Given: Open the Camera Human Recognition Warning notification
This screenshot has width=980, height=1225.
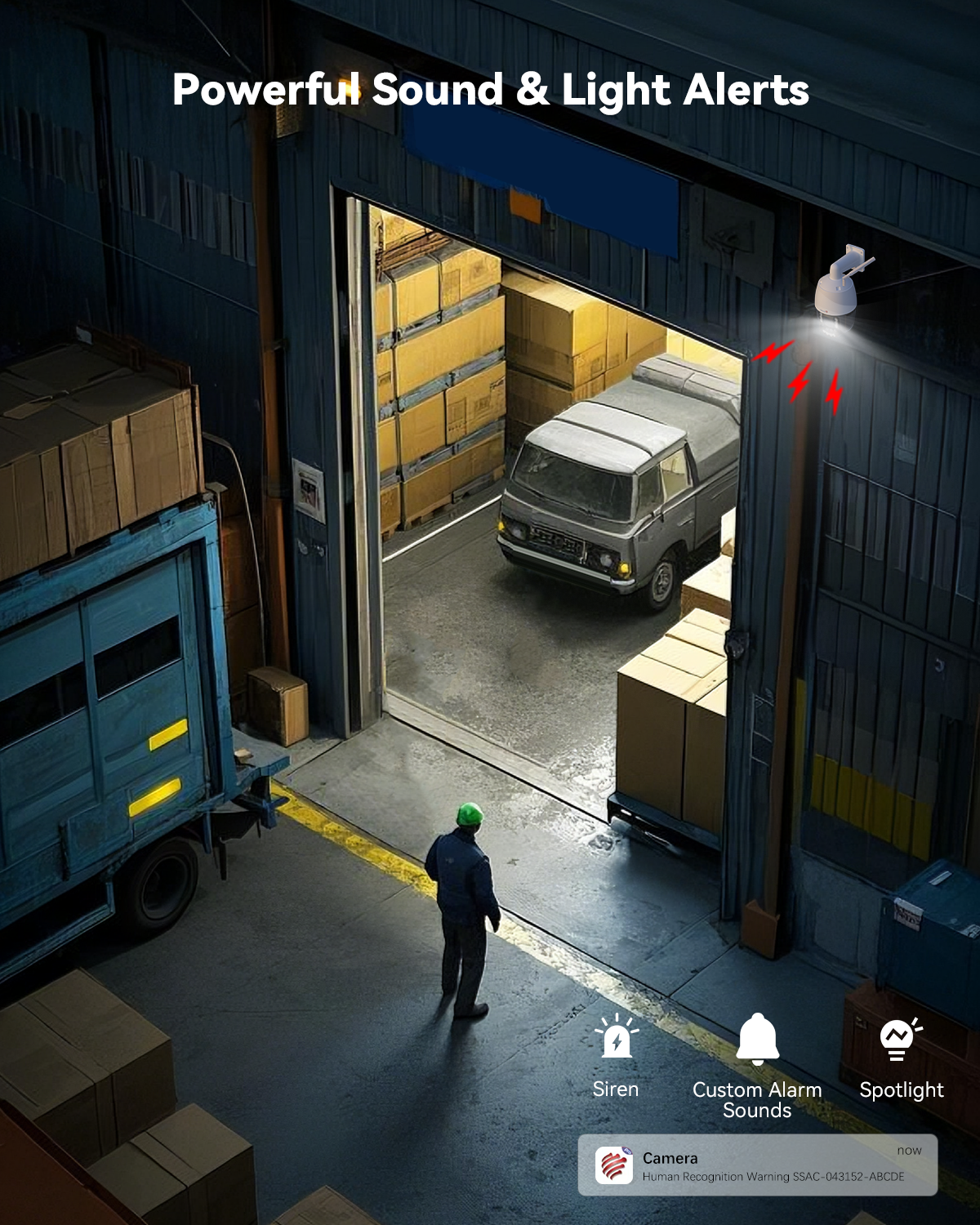Looking at the screenshot, I should (x=757, y=1165).
